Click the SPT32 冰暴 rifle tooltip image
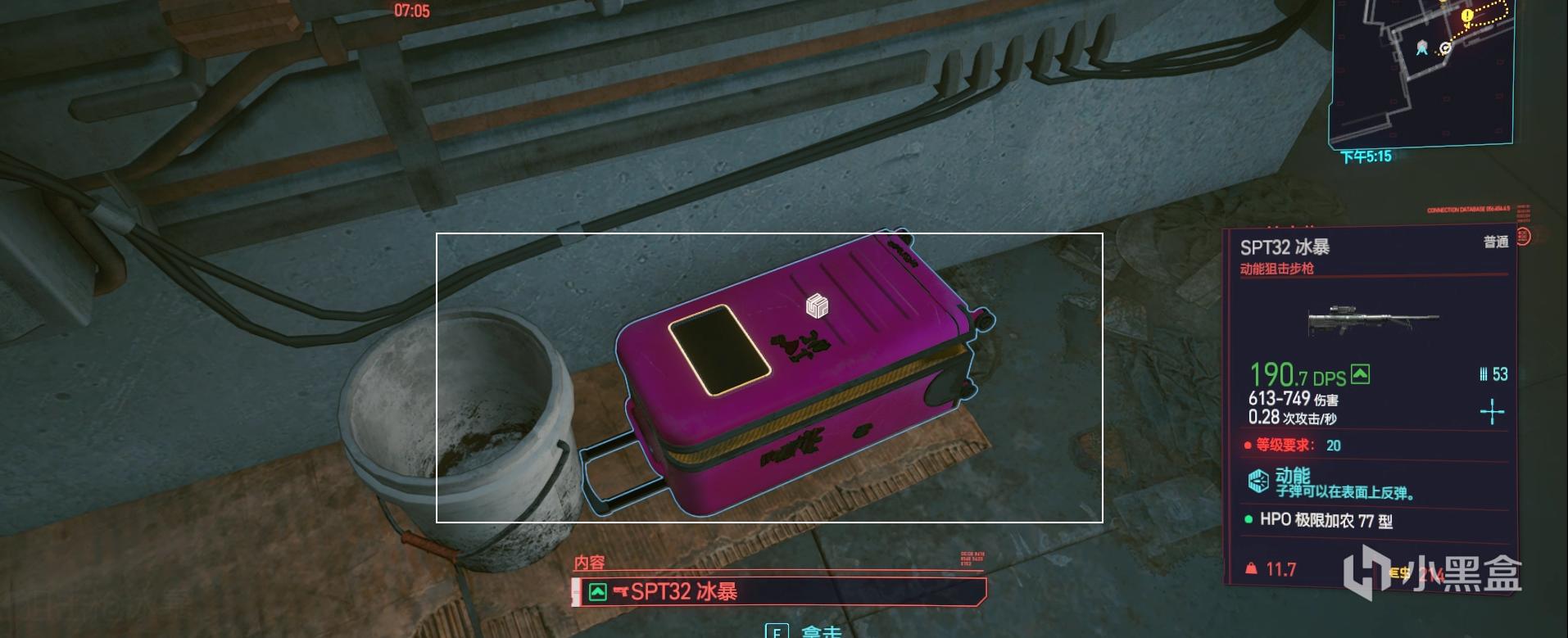The width and height of the screenshot is (1568, 638). 1372,319
